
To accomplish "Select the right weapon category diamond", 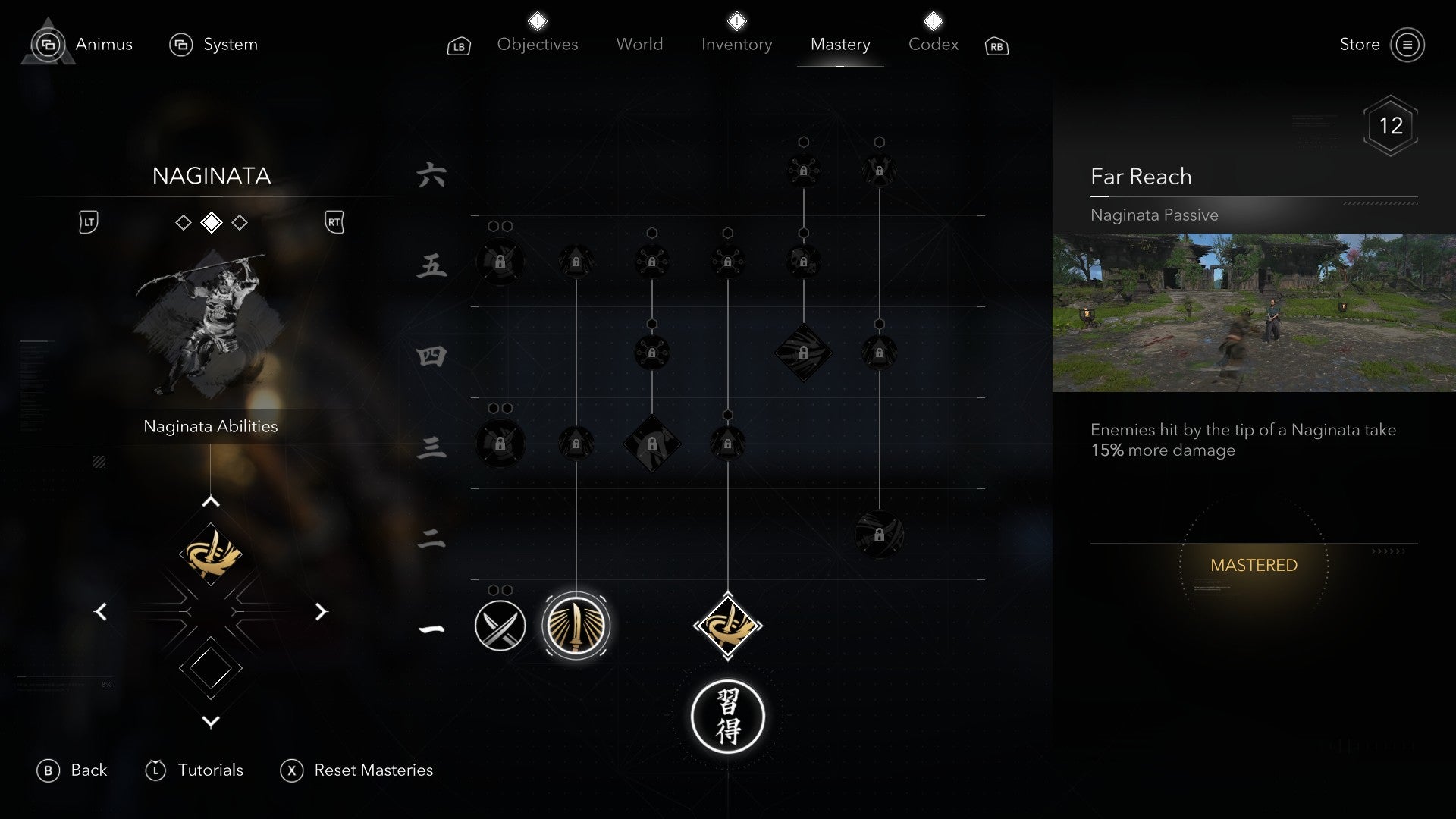I will [x=241, y=222].
